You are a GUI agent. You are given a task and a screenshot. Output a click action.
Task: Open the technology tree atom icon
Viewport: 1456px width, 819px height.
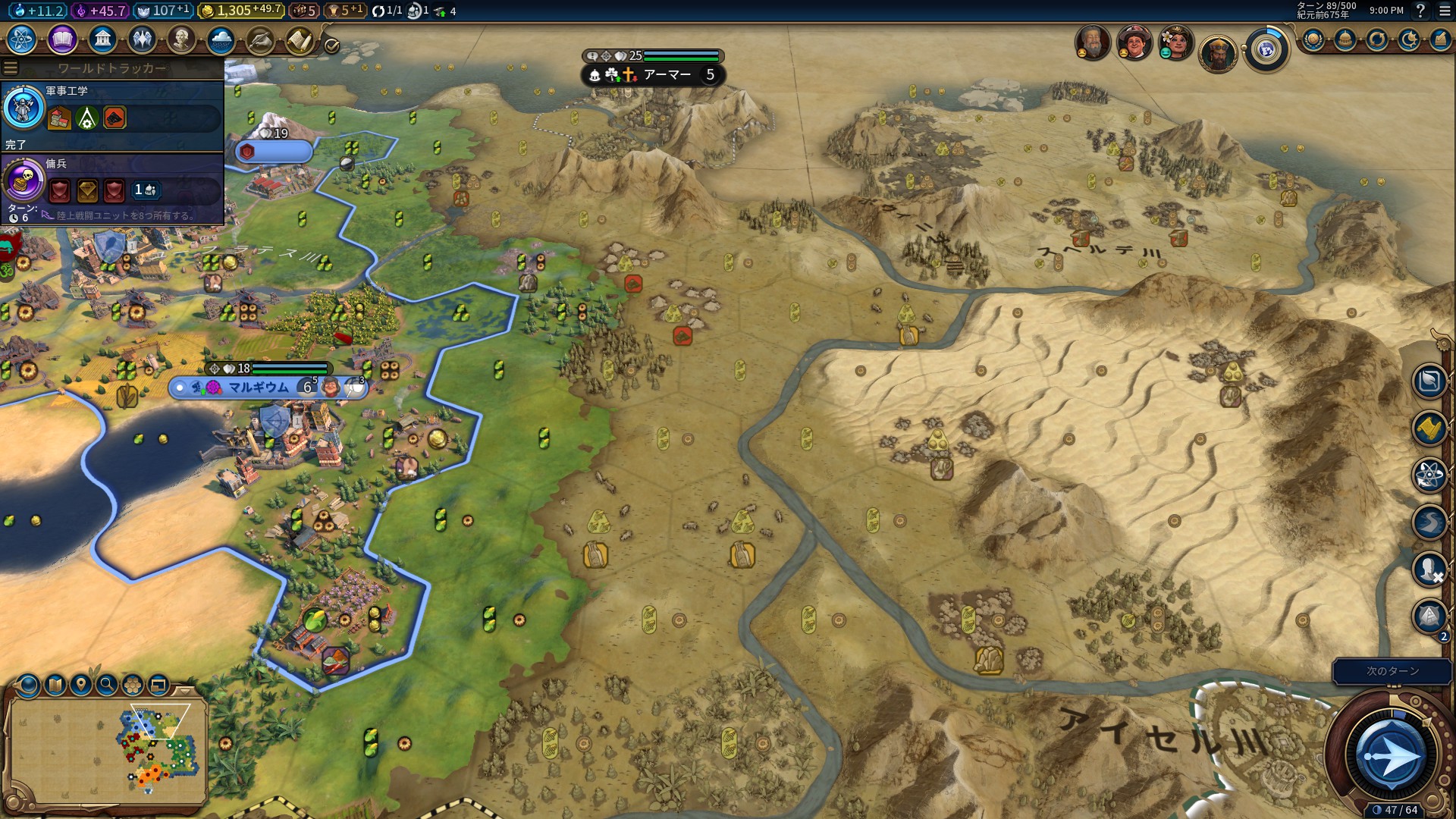coord(22,39)
